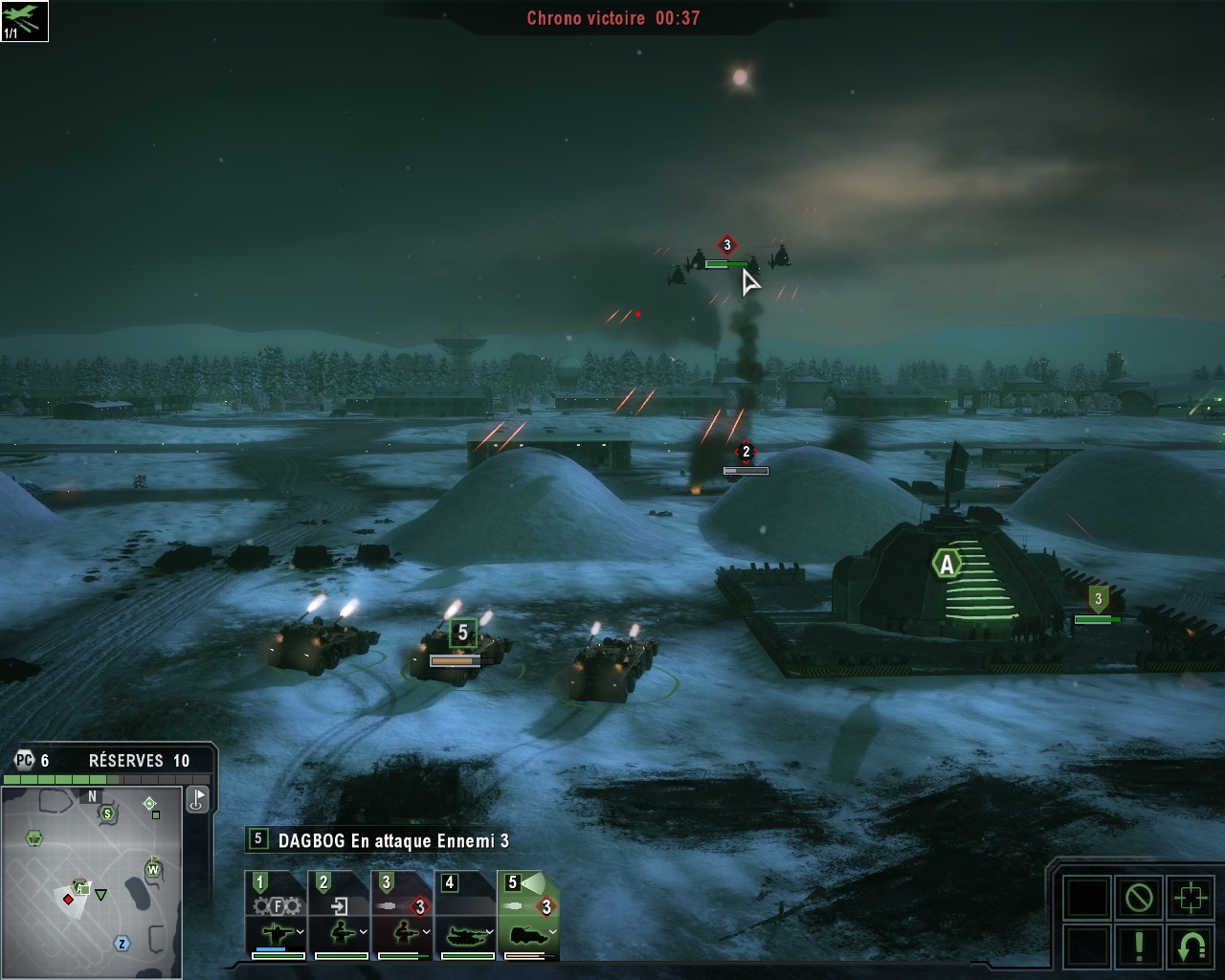Click the aircraft icon labelled 1/1
Image resolution: width=1225 pixels, height=980 pixels.
pyautogui.click(x=24, y=21)
